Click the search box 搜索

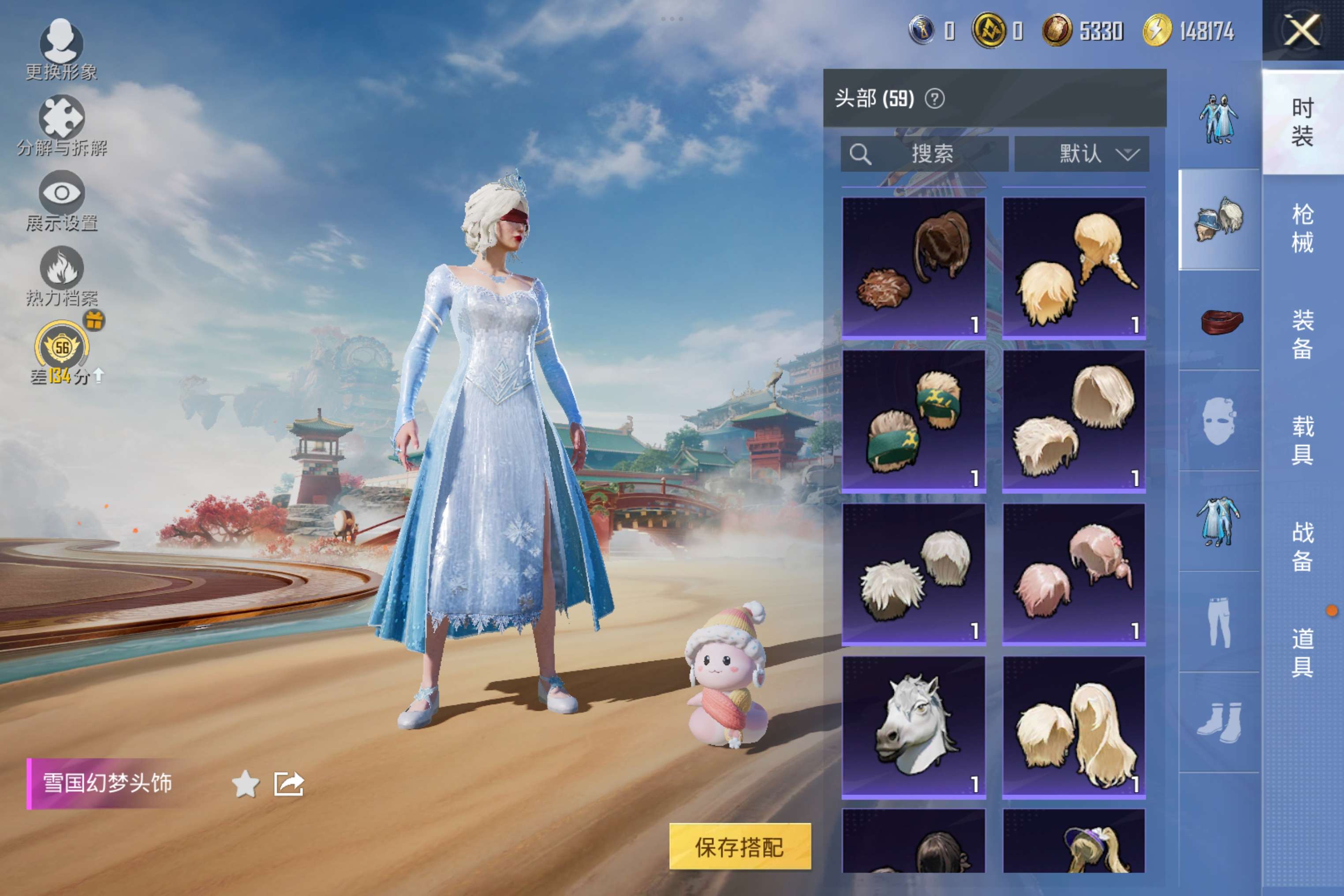tap(924, 154)
